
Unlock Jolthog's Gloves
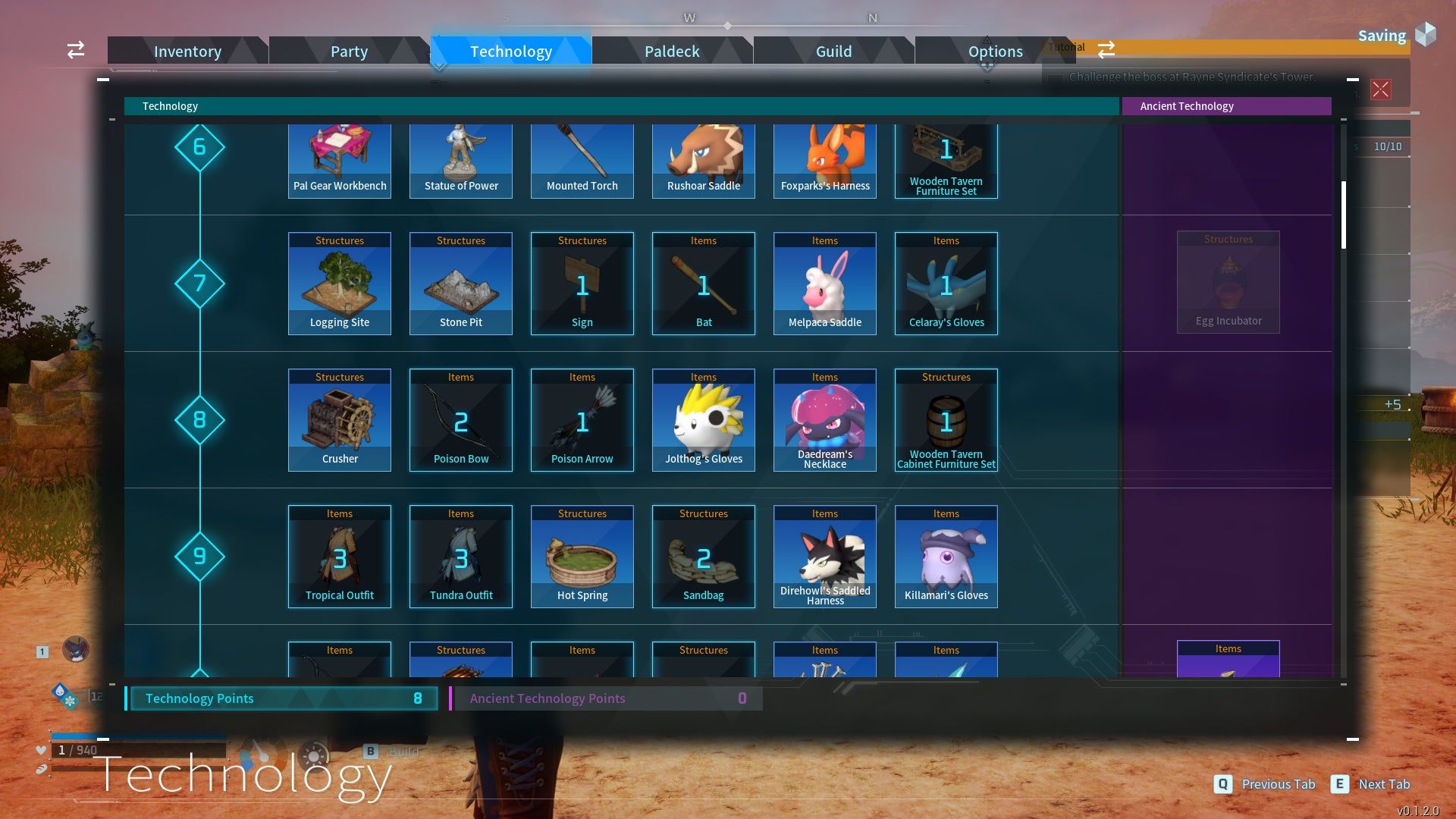(x=703, y=419)
